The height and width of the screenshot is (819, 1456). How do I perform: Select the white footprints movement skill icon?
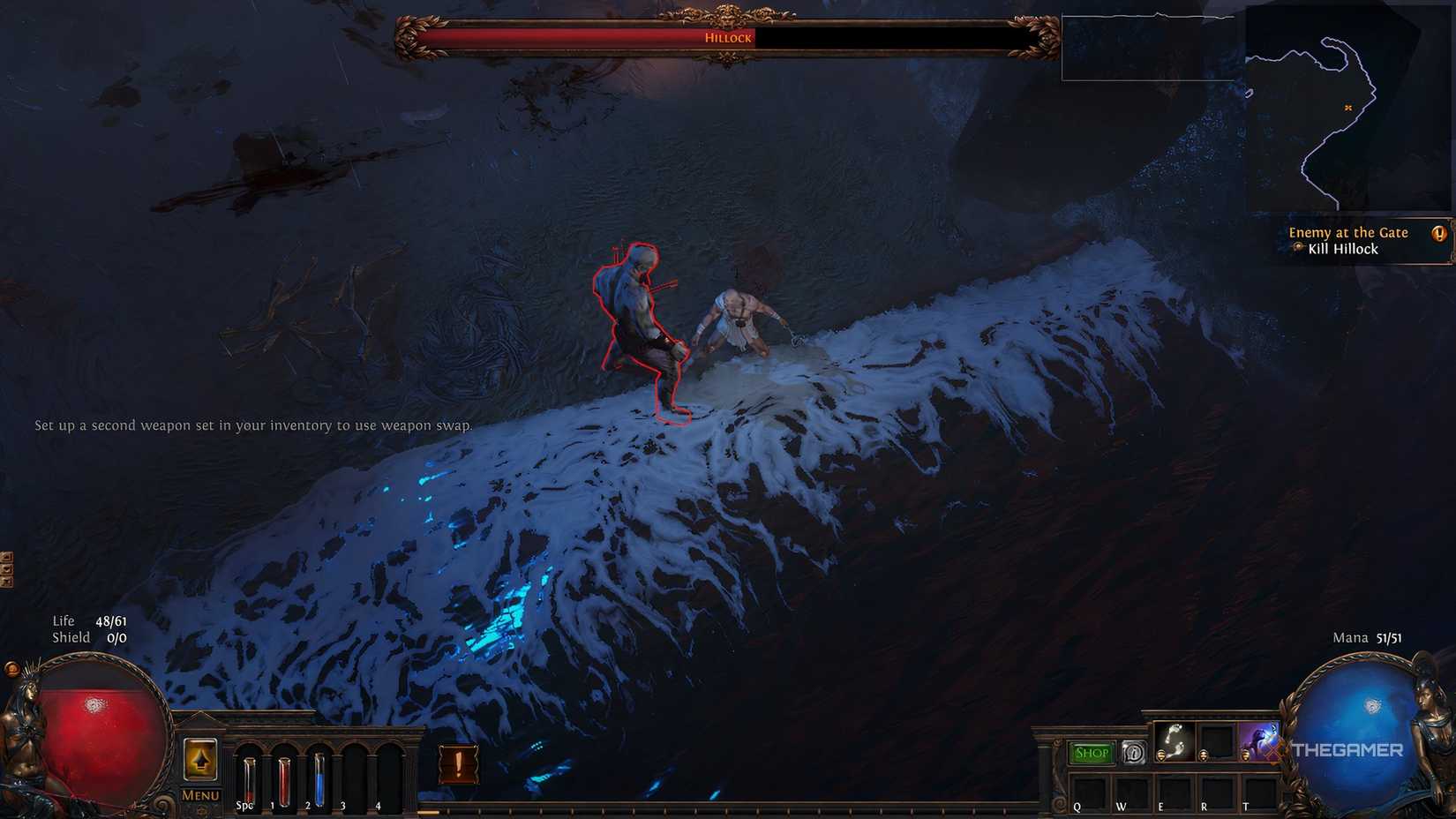[1176, 740]
